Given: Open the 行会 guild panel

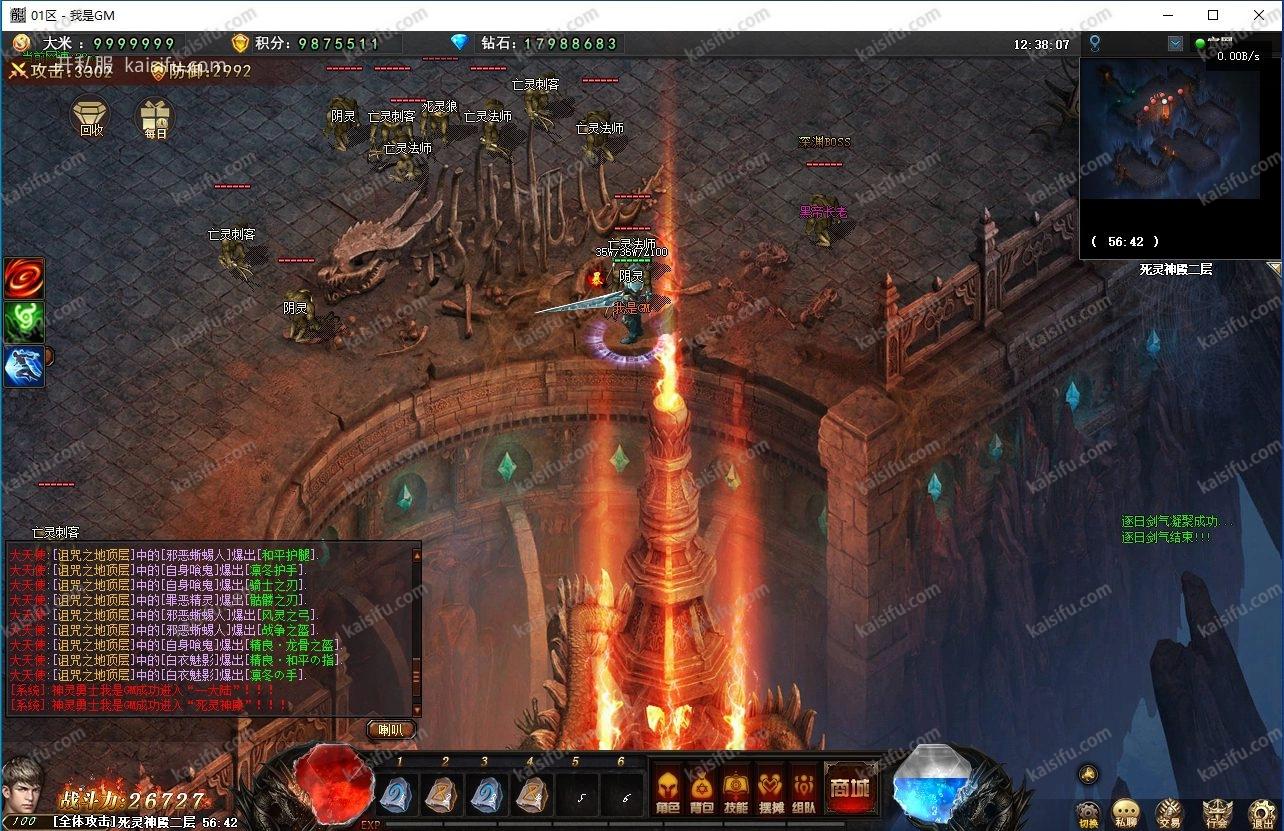Looking at the screenshot, I should pos(1216,813).
